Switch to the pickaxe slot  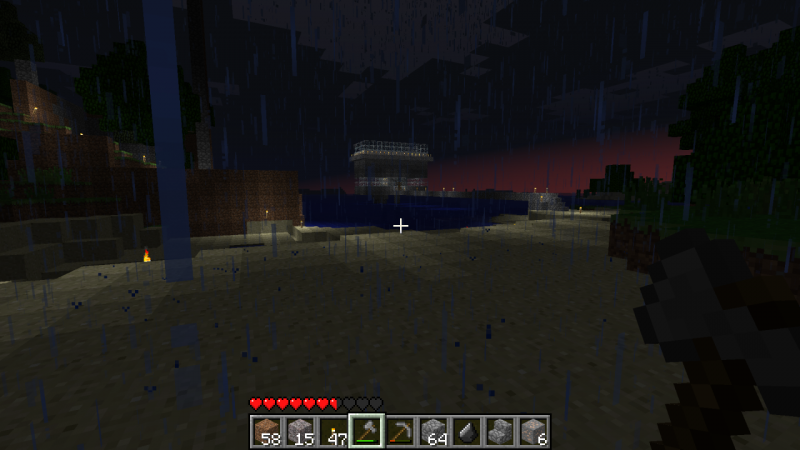pos(400,430)
